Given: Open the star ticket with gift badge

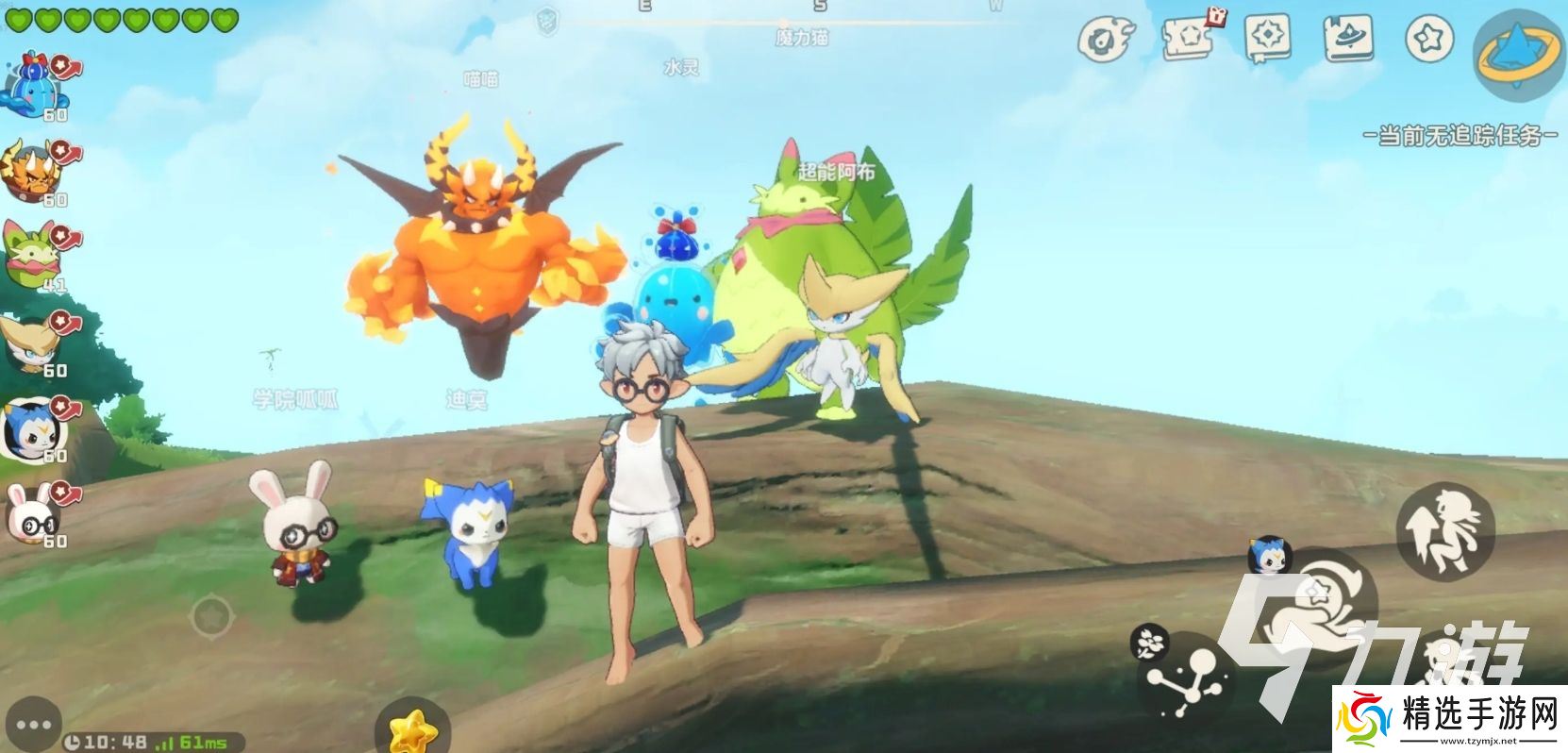Looking at the screenshot, I should coord(1188,39).
